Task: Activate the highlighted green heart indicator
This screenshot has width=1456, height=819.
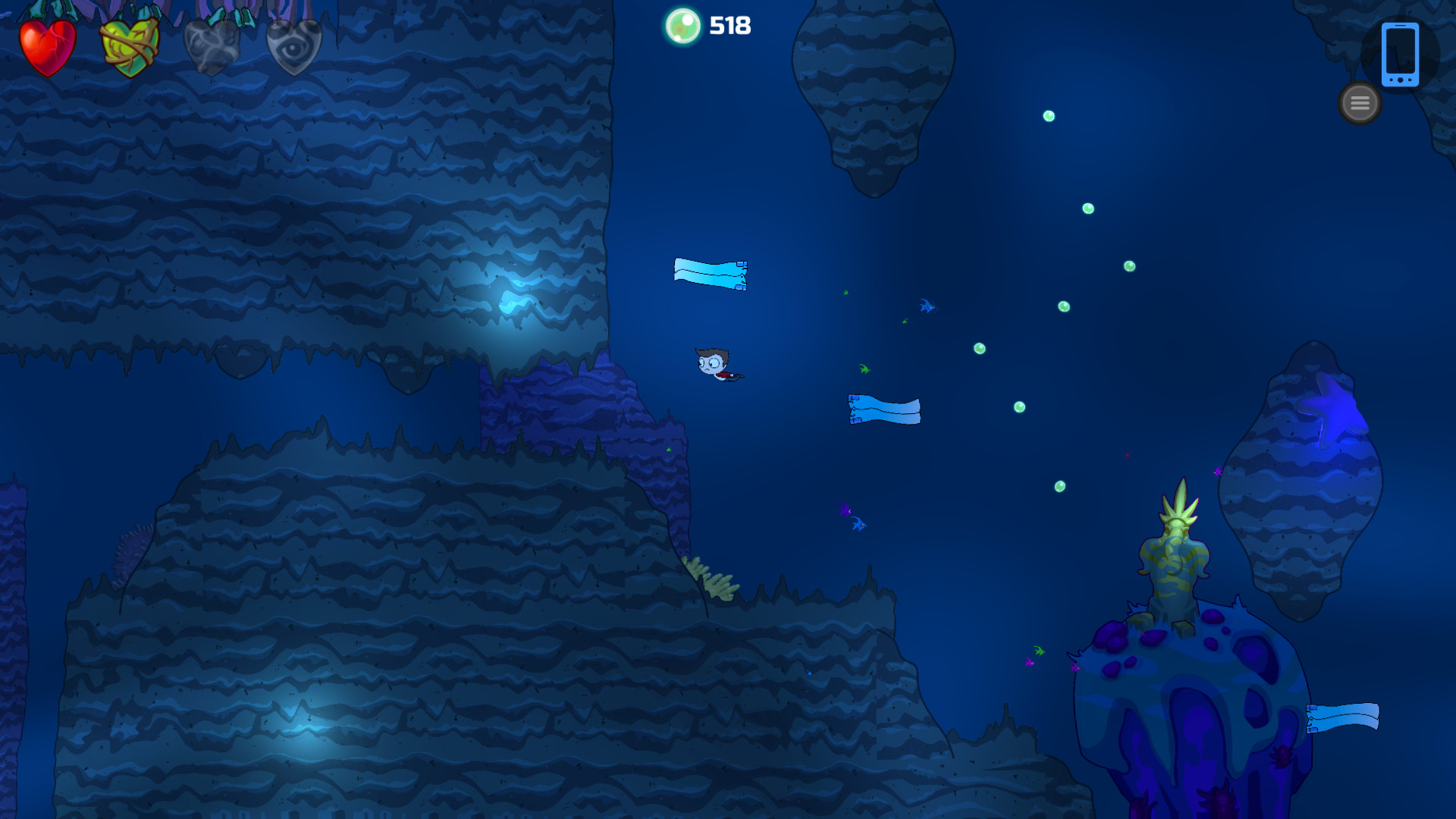Action: click(129, 44)
